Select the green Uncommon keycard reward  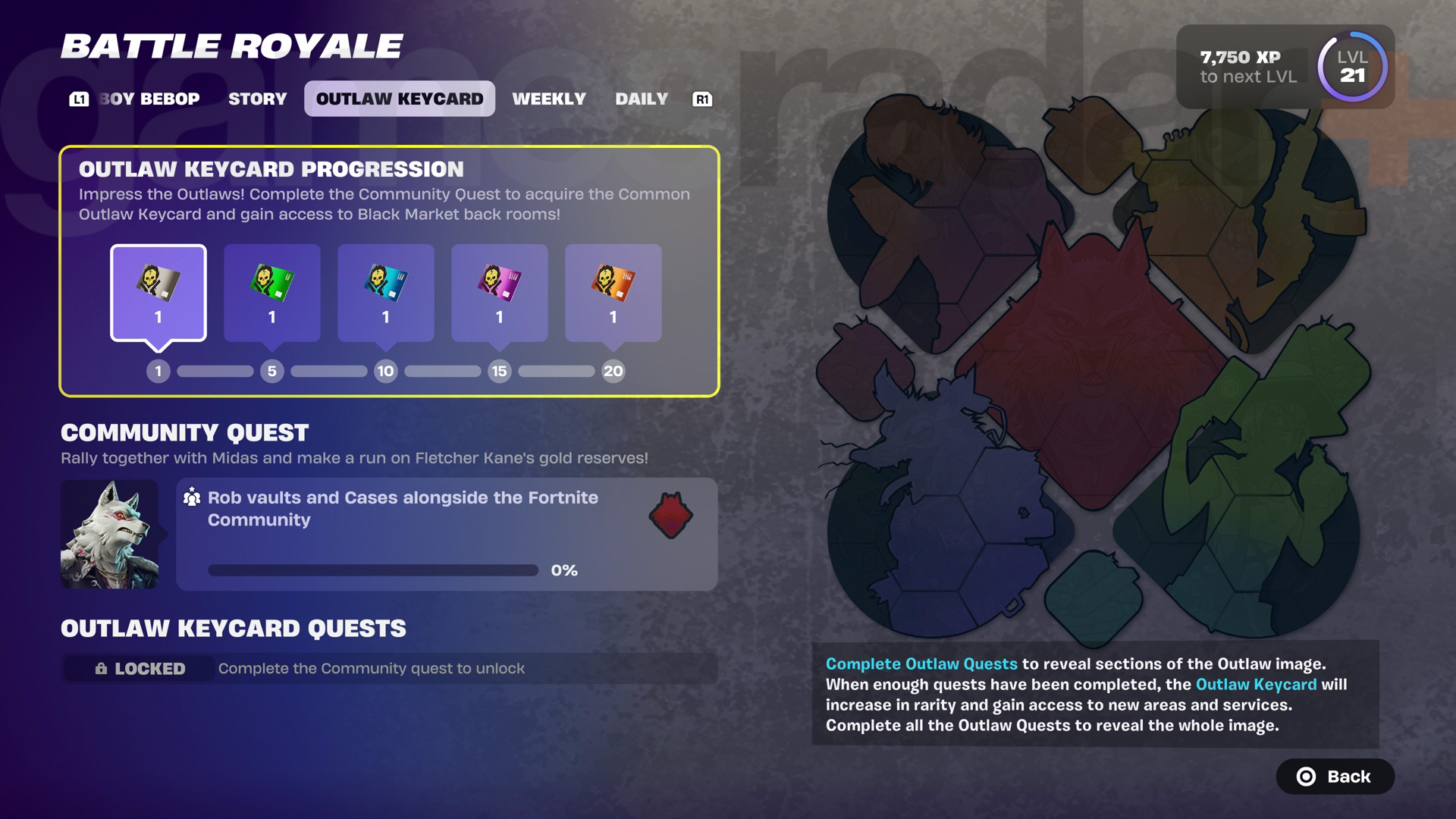tap(272, 293)
